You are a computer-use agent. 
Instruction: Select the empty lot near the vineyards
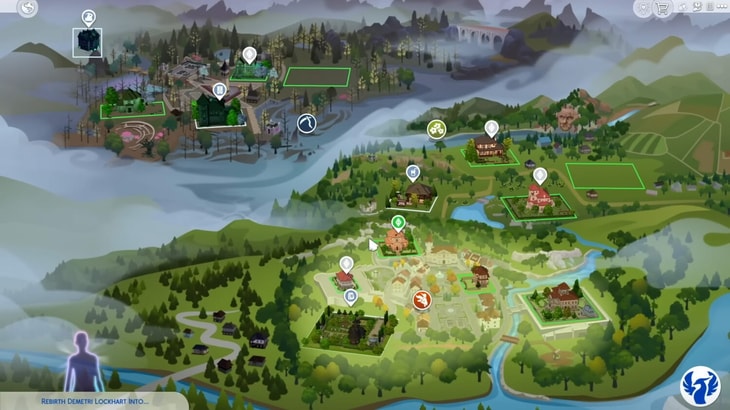pos(603,176)
